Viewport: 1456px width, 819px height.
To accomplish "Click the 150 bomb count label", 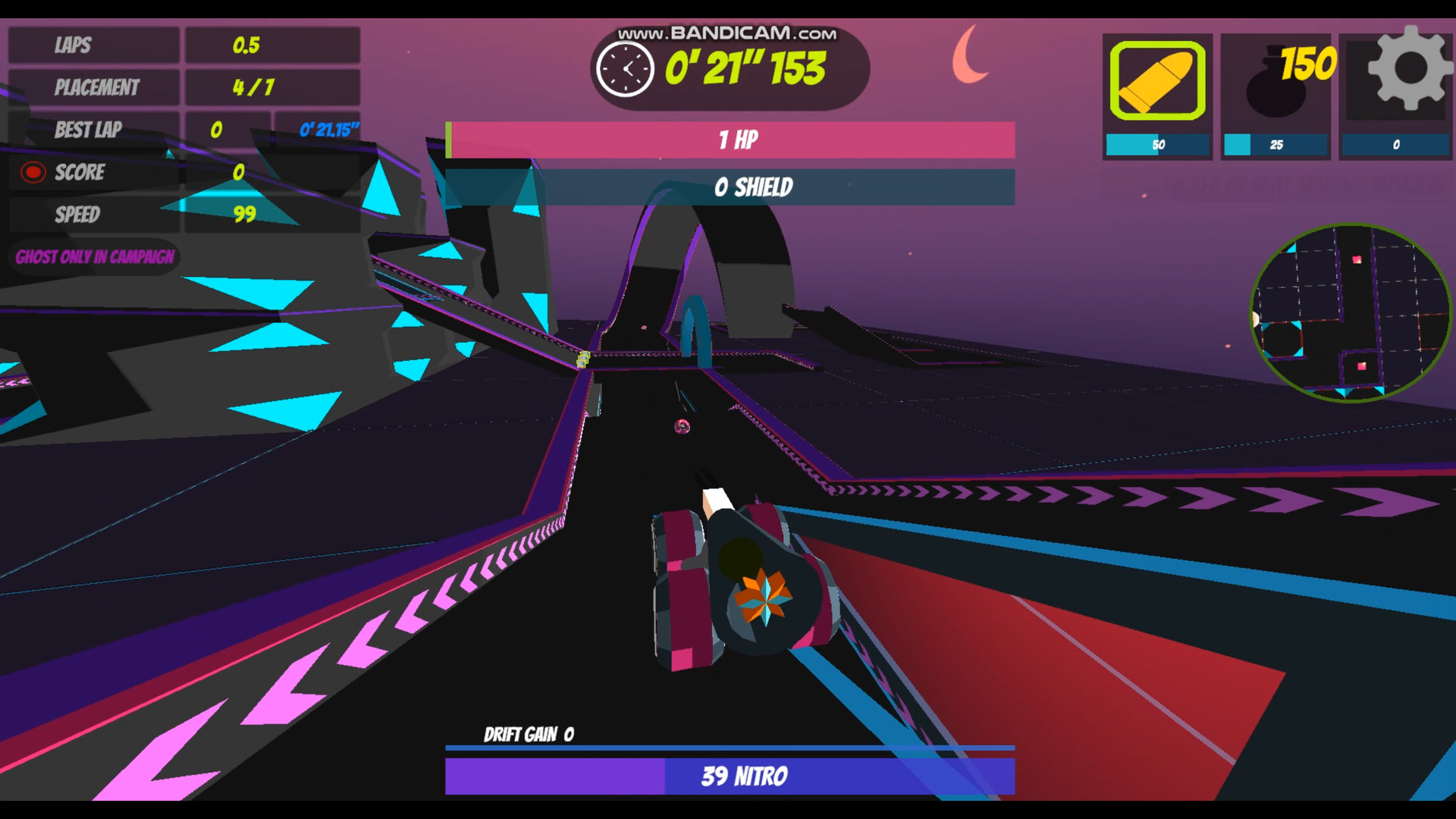I will click(x=1307, y=62).
